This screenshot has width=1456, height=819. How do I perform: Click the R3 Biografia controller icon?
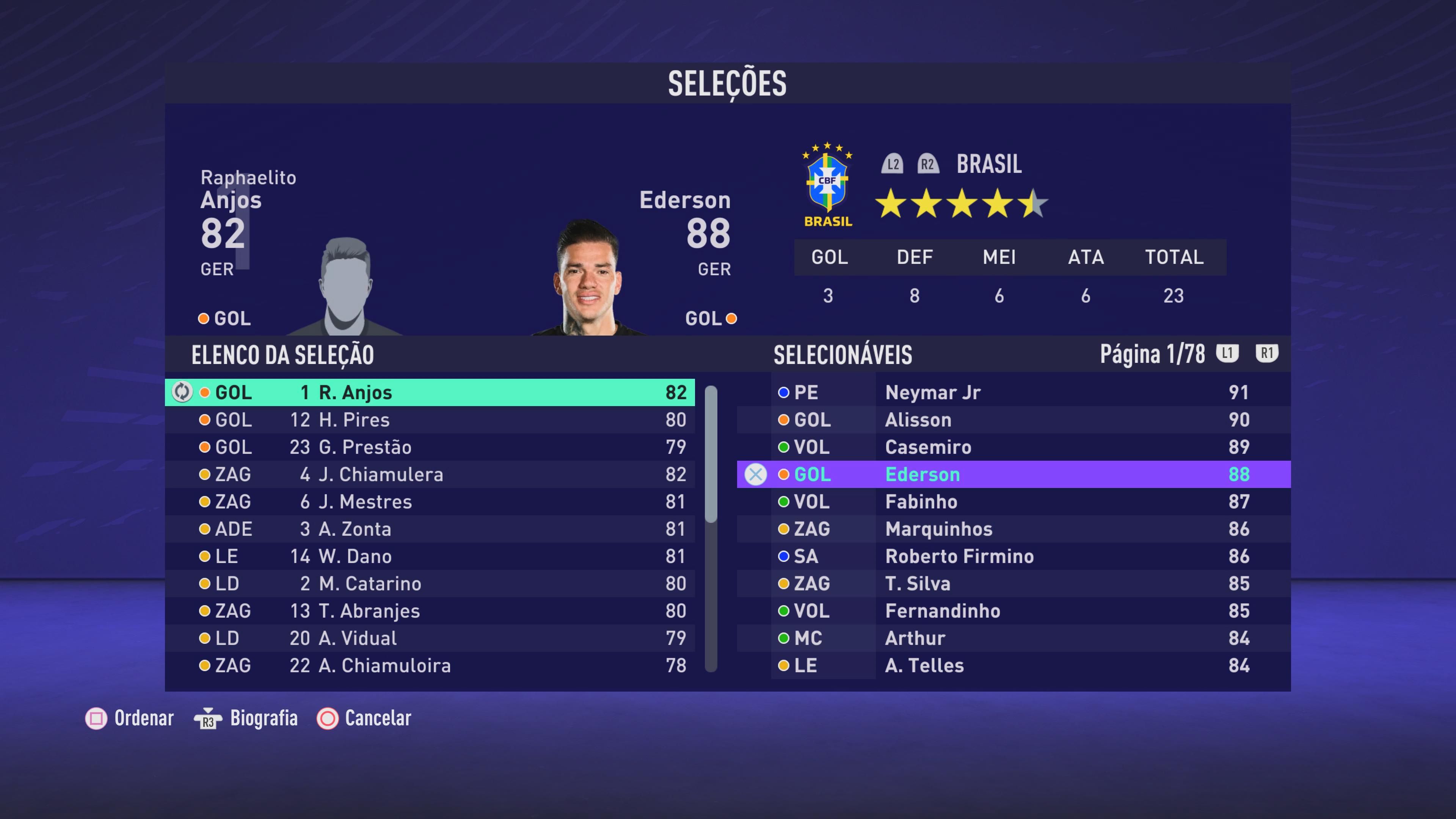tap(207, 719)
